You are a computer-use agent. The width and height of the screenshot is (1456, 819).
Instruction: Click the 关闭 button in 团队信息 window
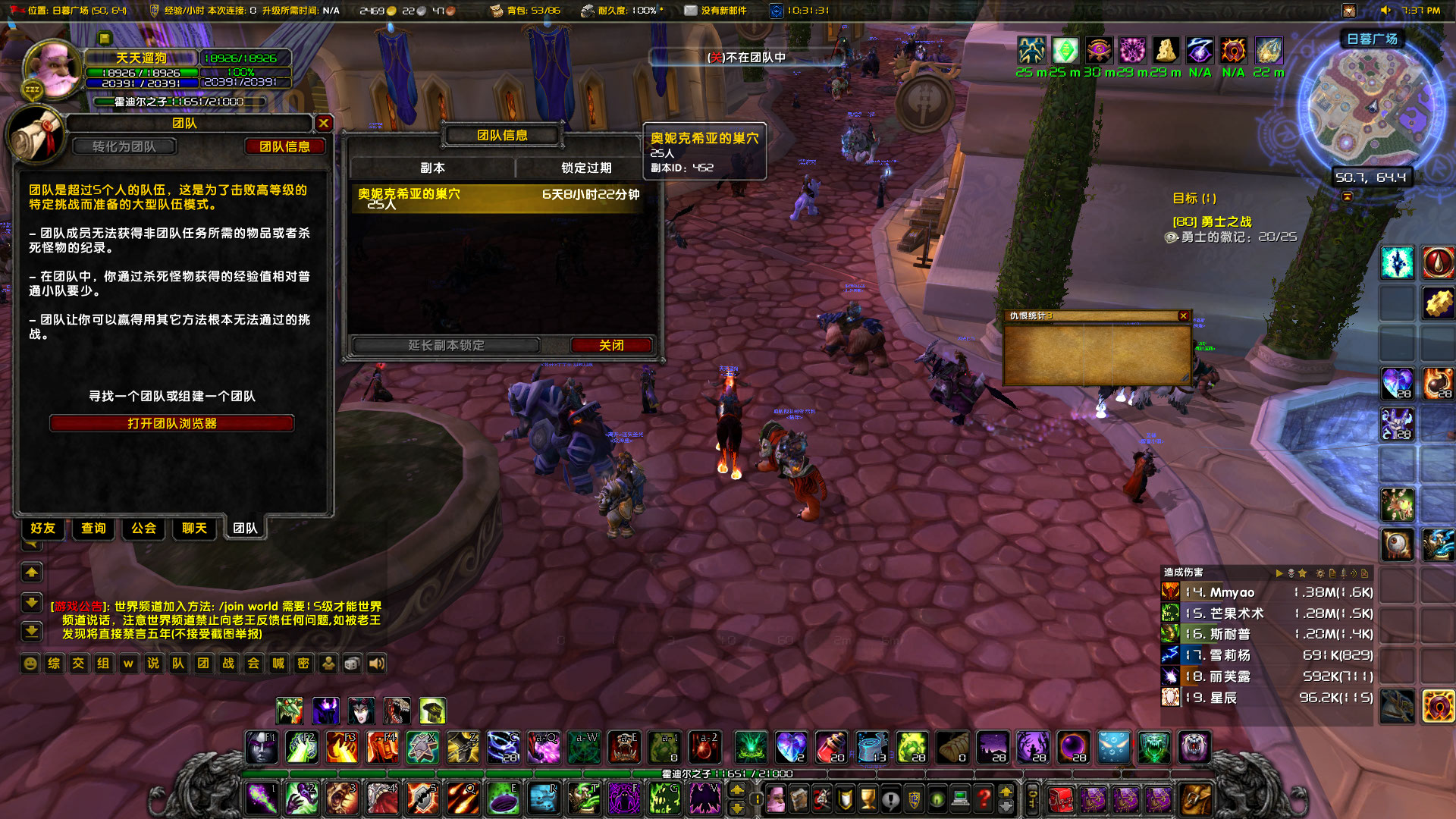tap(611, 345)
